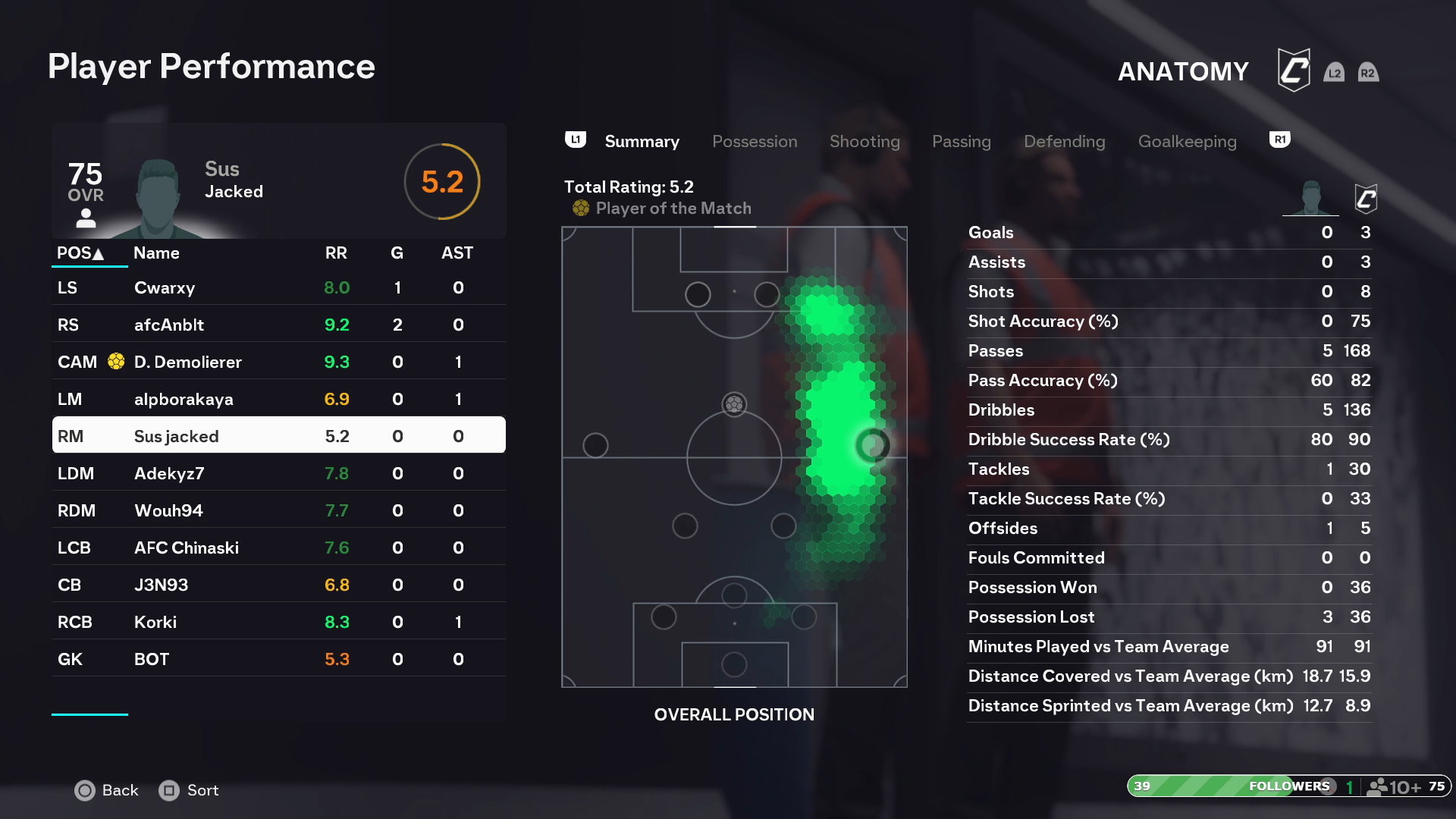
Task: Switch to the Goalkeeping tab
Action: pyautogui.click(x=1187, y=142)
